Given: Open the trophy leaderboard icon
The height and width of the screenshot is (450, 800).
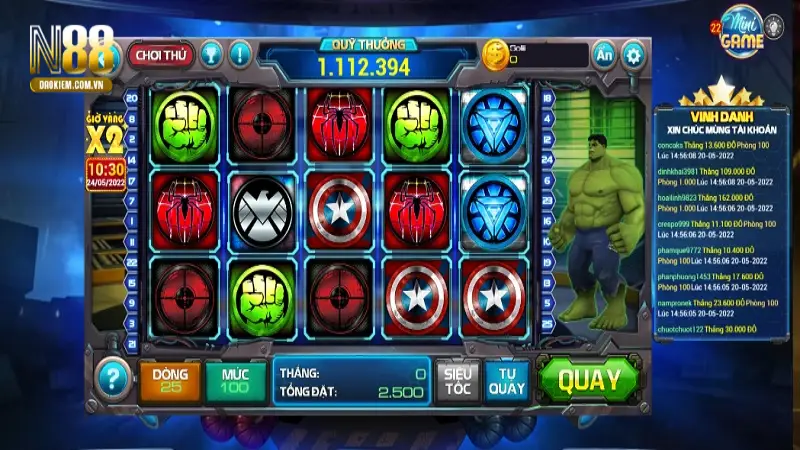Looking at the screenshot, I should 211,54.
